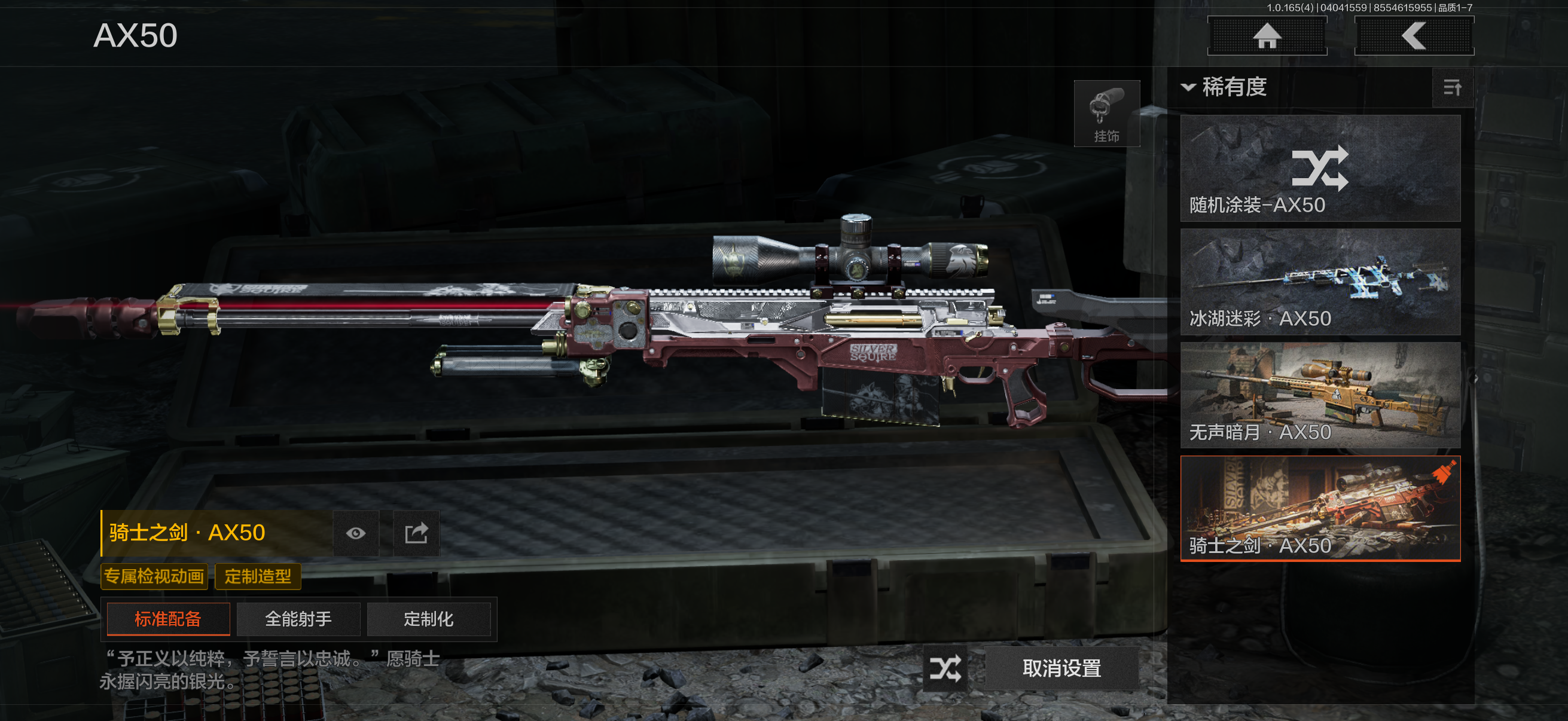Preview the skin with the eye icon
1568x721 pixels.
pyautogui.click(x=356, y=534)
